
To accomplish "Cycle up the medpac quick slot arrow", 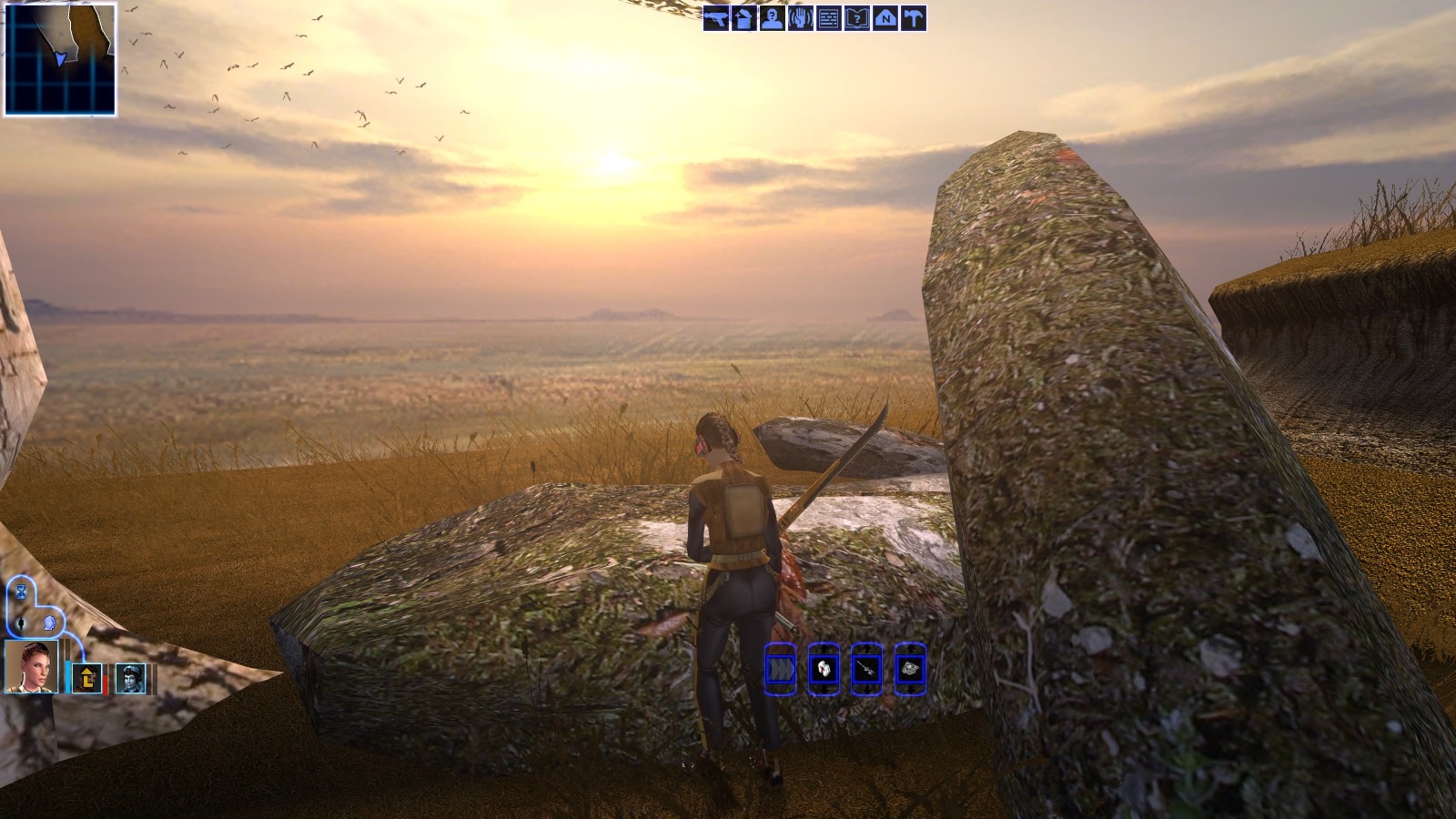I will 824,648.
